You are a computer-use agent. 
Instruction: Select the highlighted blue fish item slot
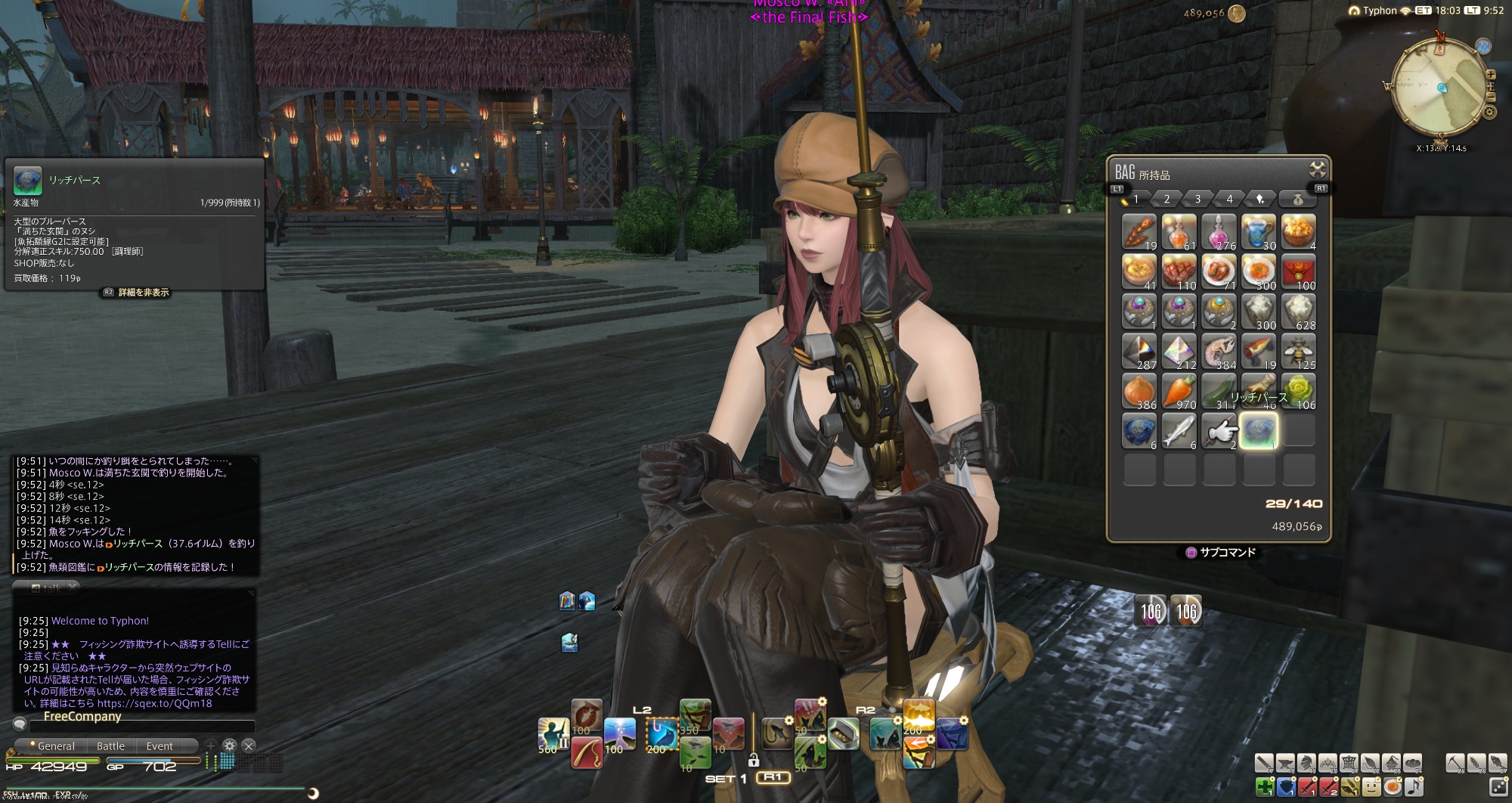click(1258, 430)
